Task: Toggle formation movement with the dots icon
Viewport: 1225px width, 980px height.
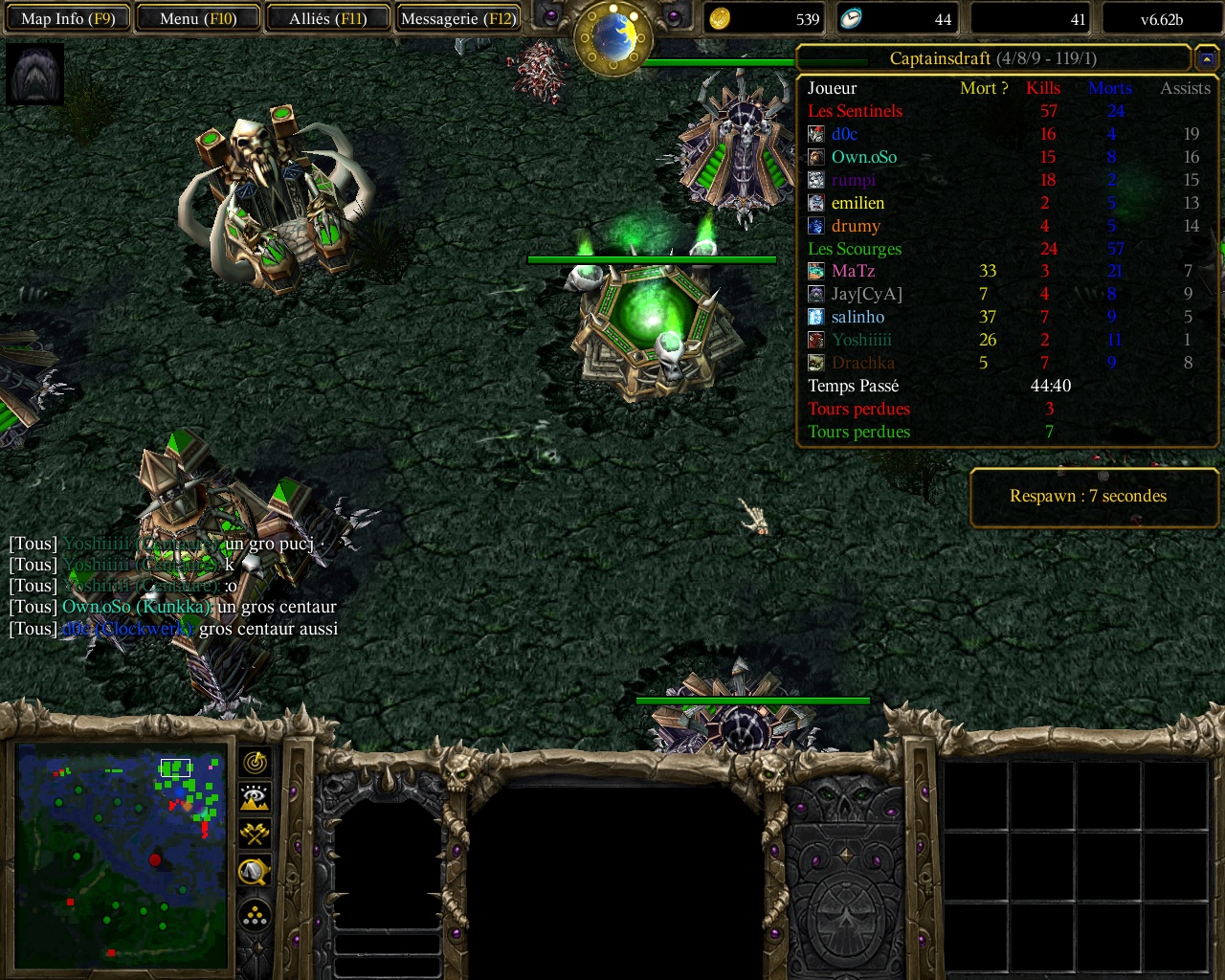Action: (x=255, y=916)
